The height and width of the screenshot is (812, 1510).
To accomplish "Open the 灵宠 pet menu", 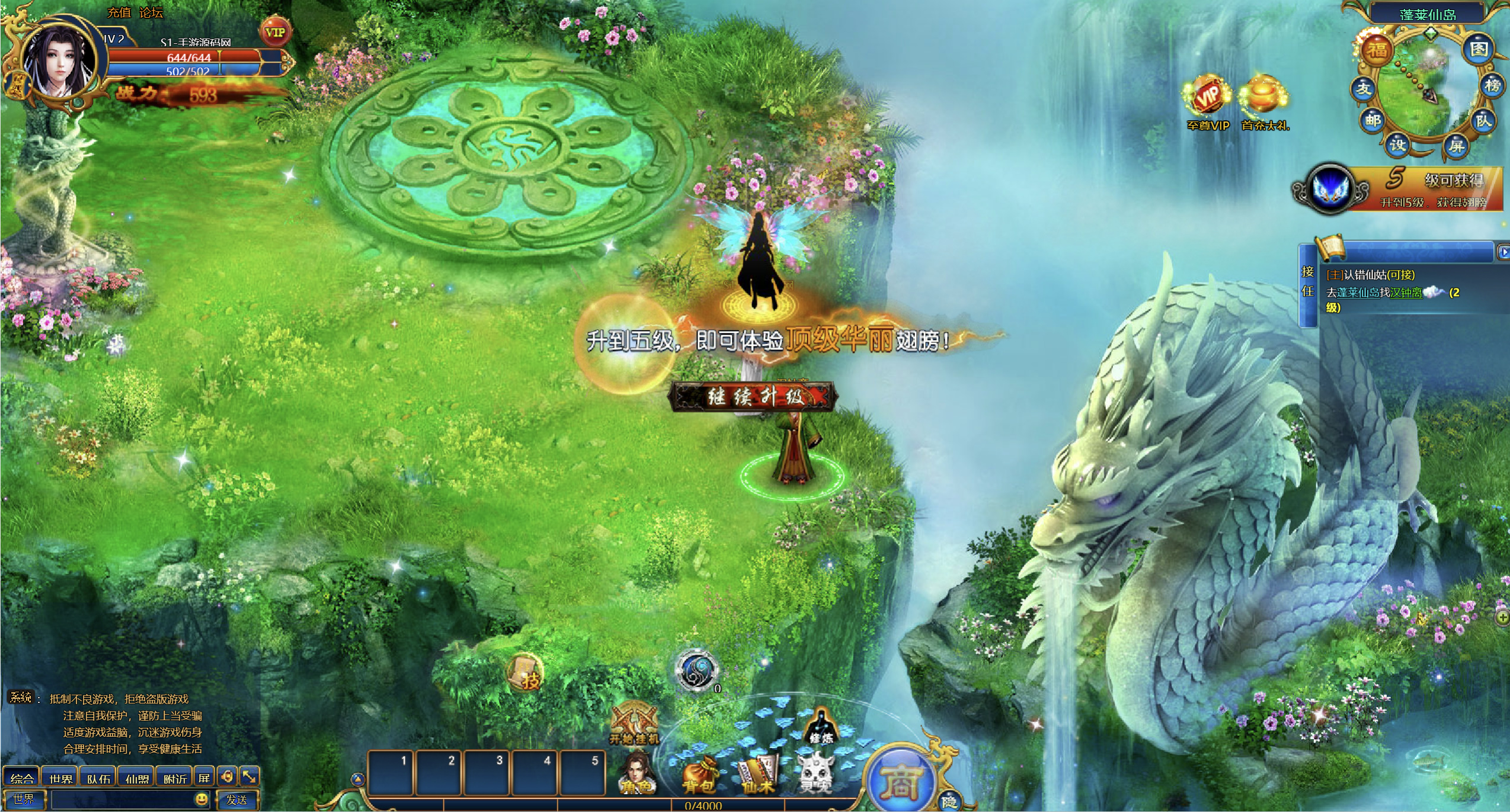I will point(816,774).
